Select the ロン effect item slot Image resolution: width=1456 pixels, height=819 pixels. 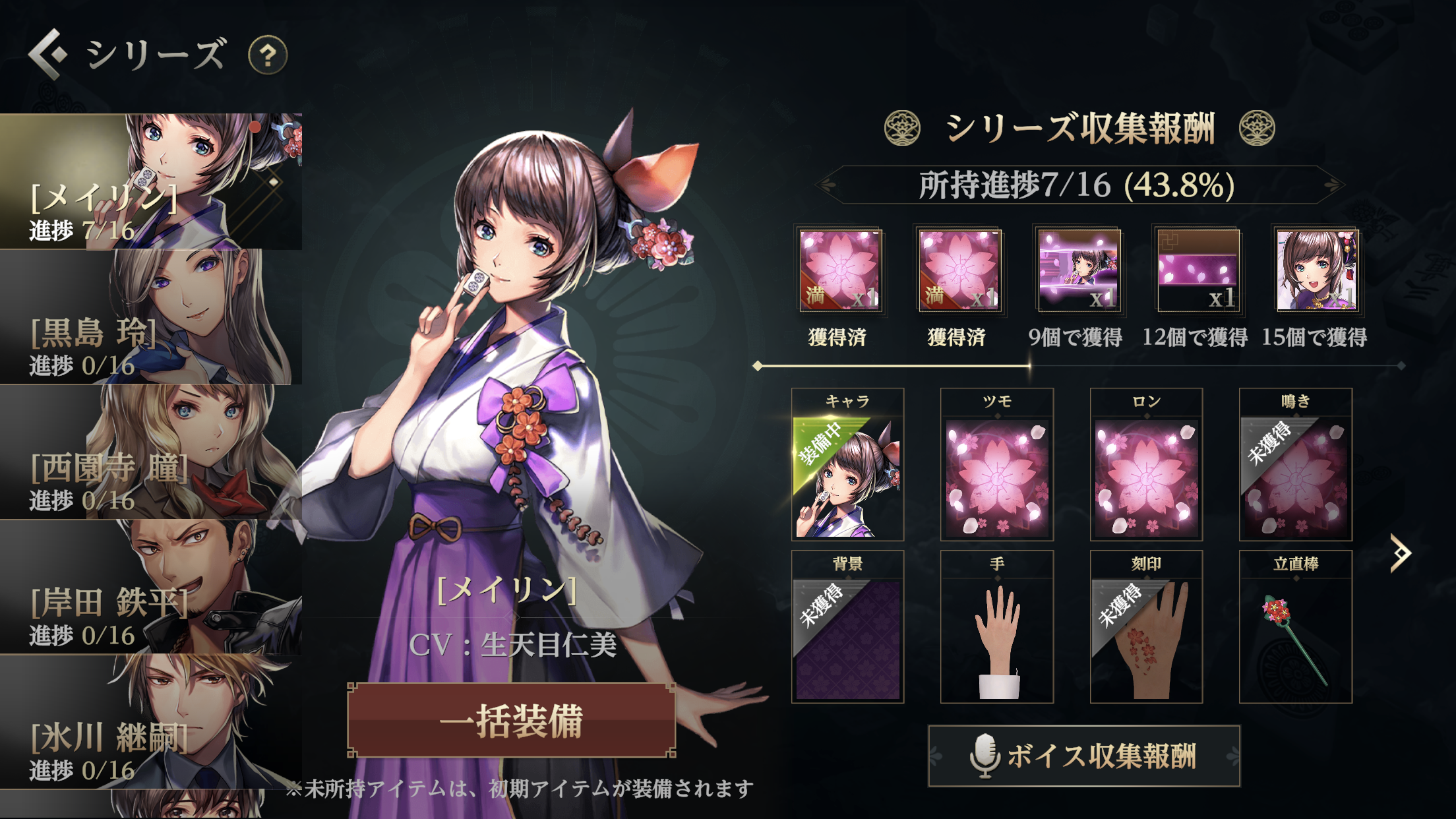pos(1146,465)
